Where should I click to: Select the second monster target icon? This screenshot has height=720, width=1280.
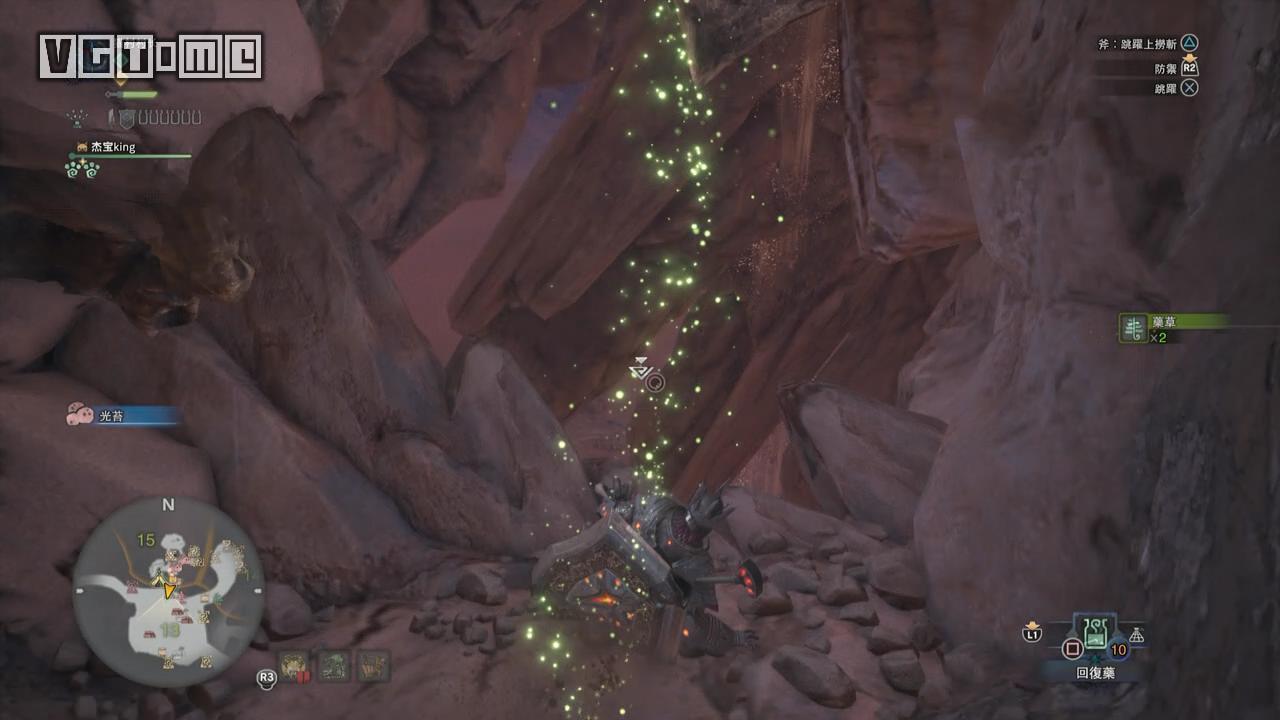click(333, 665)
